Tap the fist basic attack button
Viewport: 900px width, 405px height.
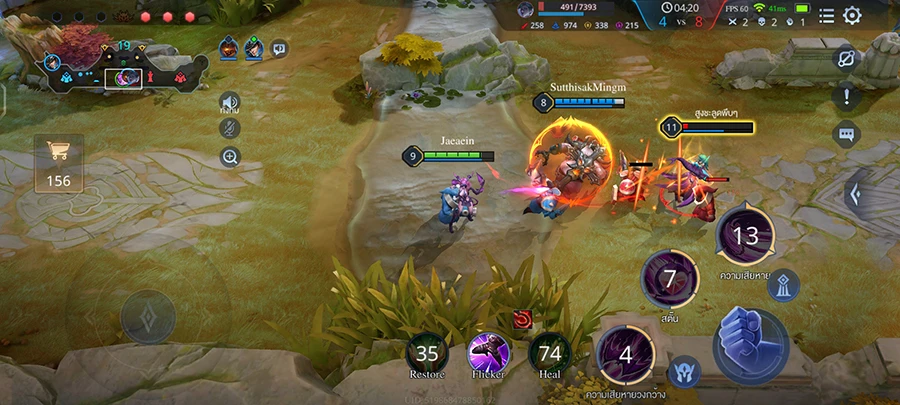point(750,338)
